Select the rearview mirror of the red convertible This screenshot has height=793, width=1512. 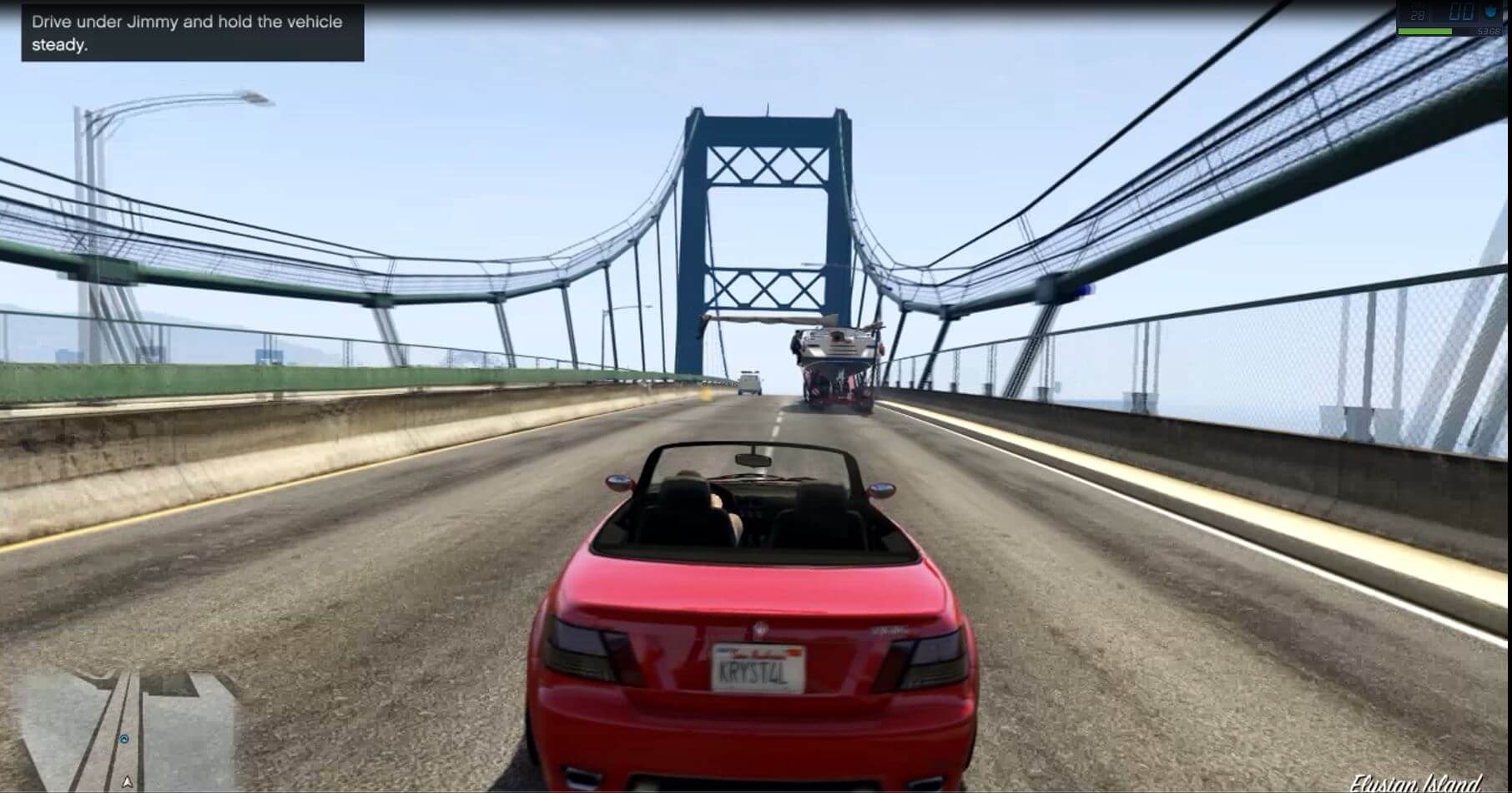click(753, 460)
